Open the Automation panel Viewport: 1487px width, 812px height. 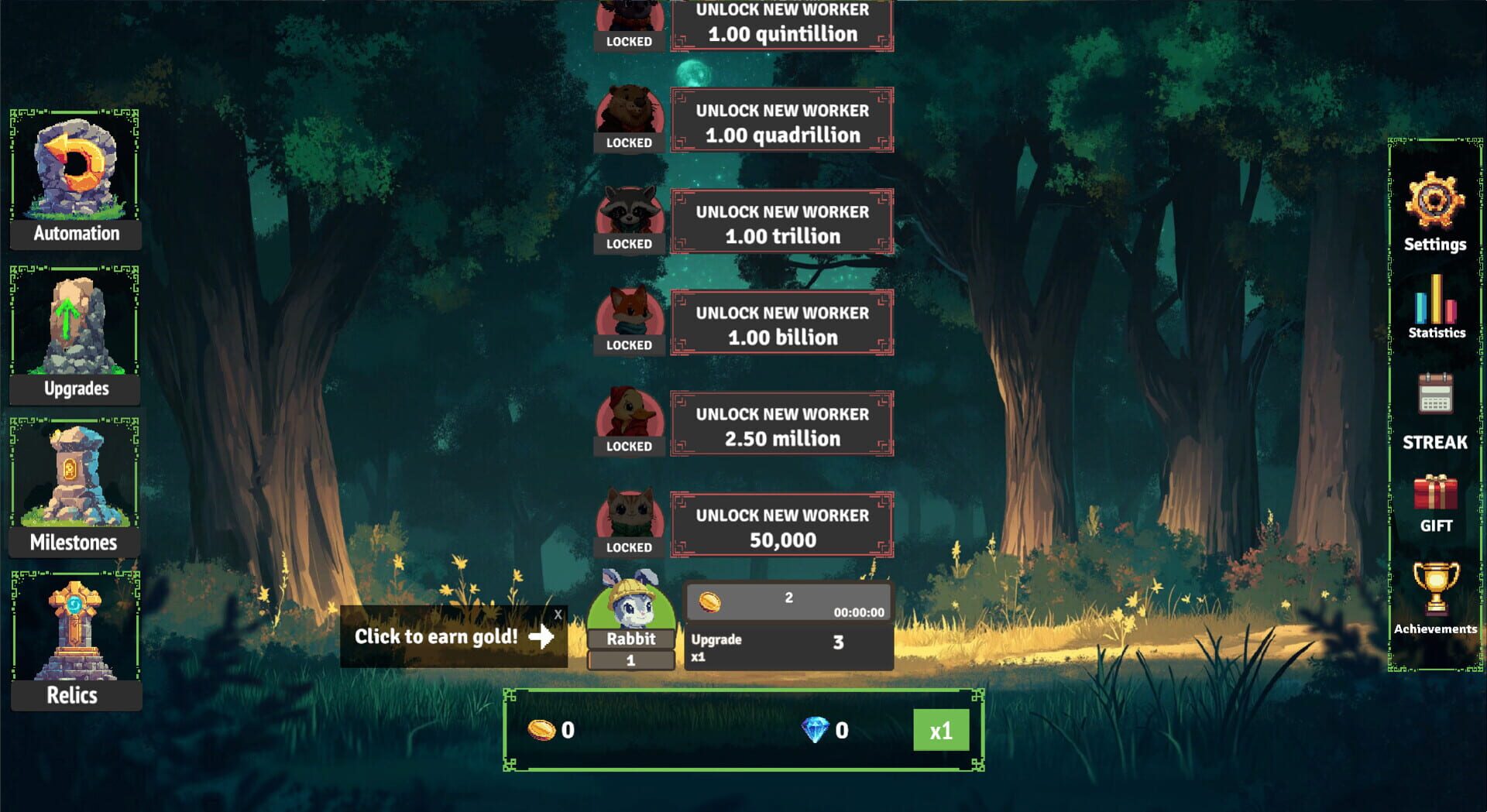coord(74,178)
